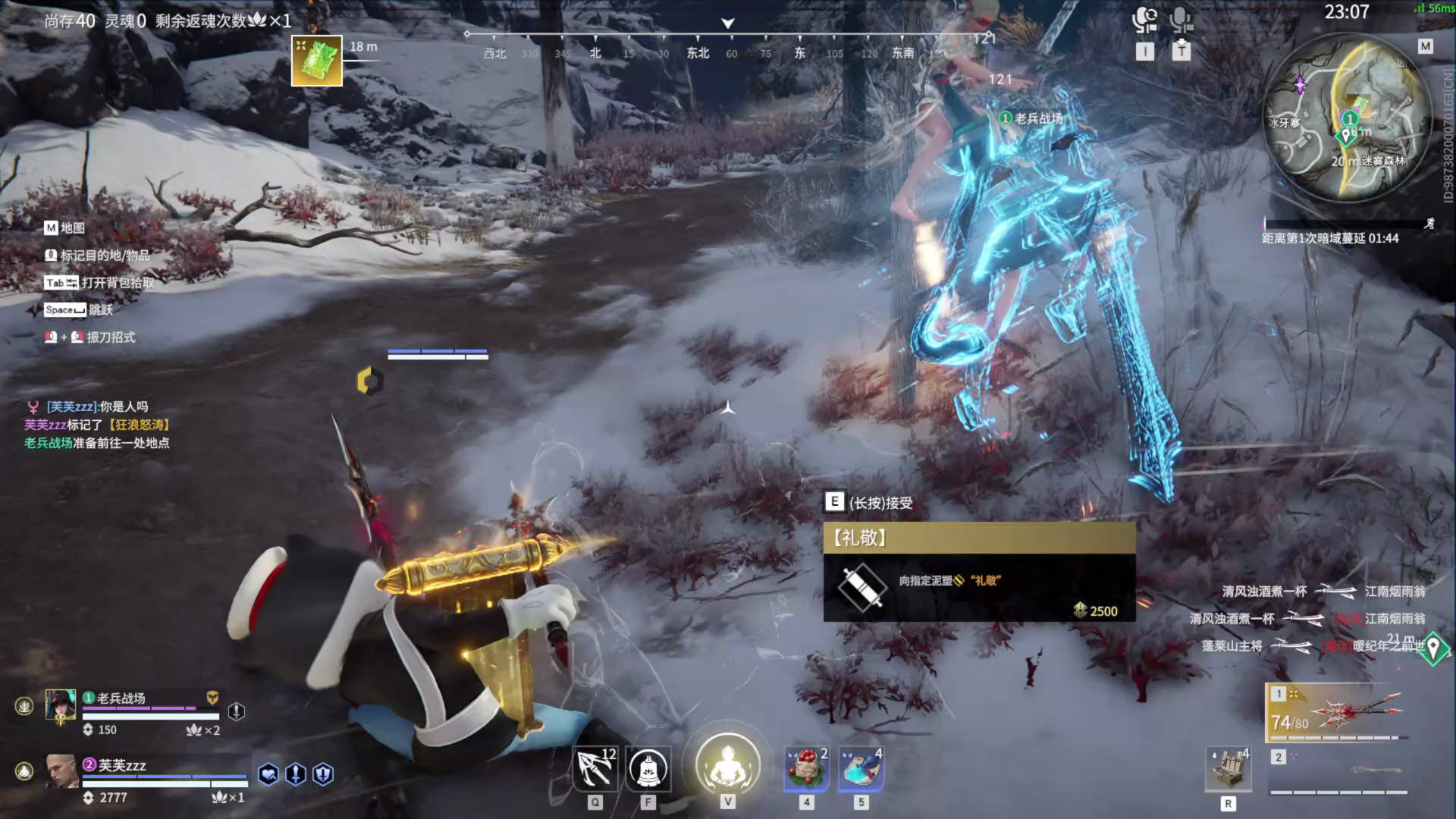Use the red berry consumable slot

tap(806, 769)
